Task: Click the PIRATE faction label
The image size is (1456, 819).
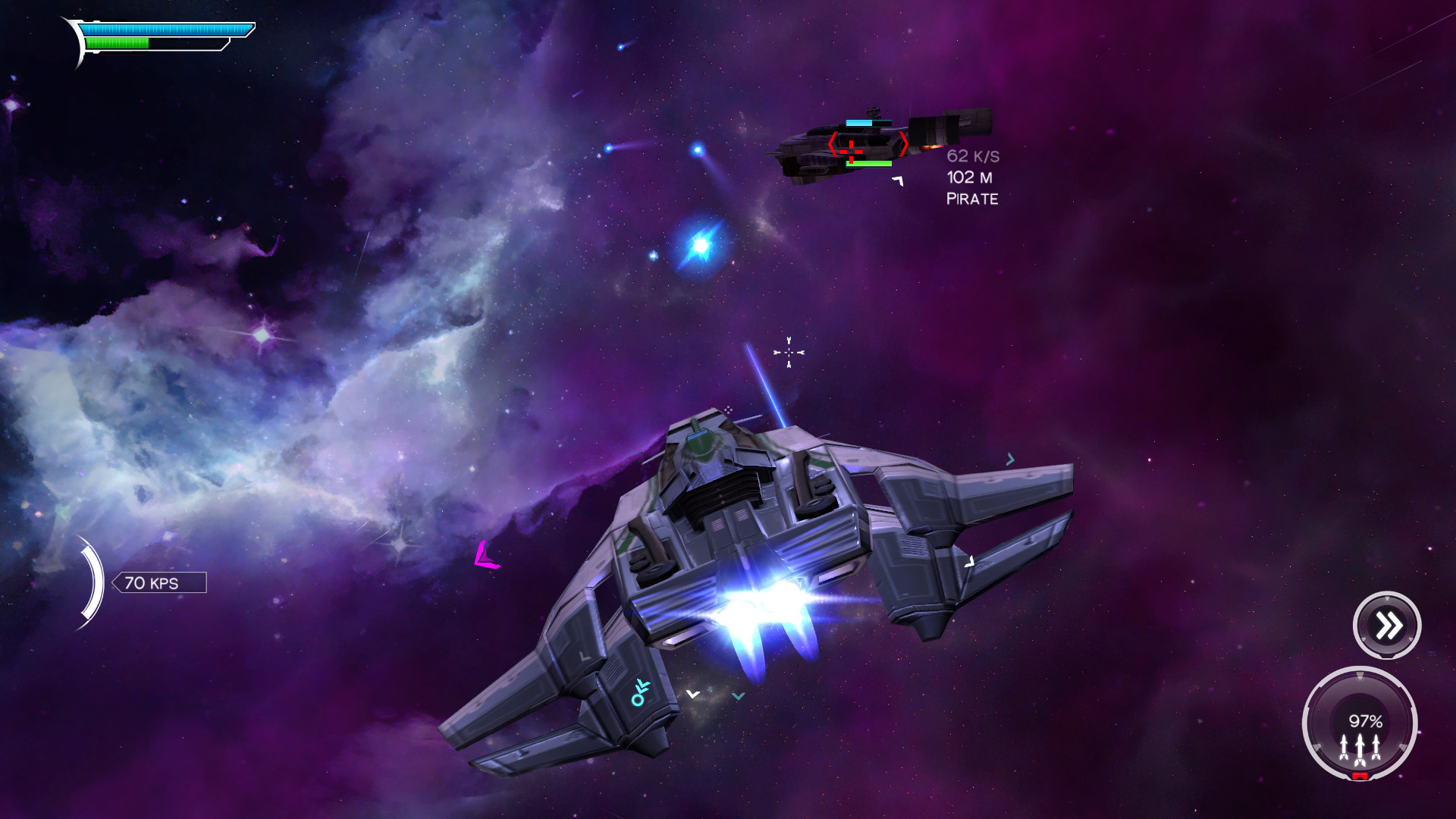Action: [973, 199]
